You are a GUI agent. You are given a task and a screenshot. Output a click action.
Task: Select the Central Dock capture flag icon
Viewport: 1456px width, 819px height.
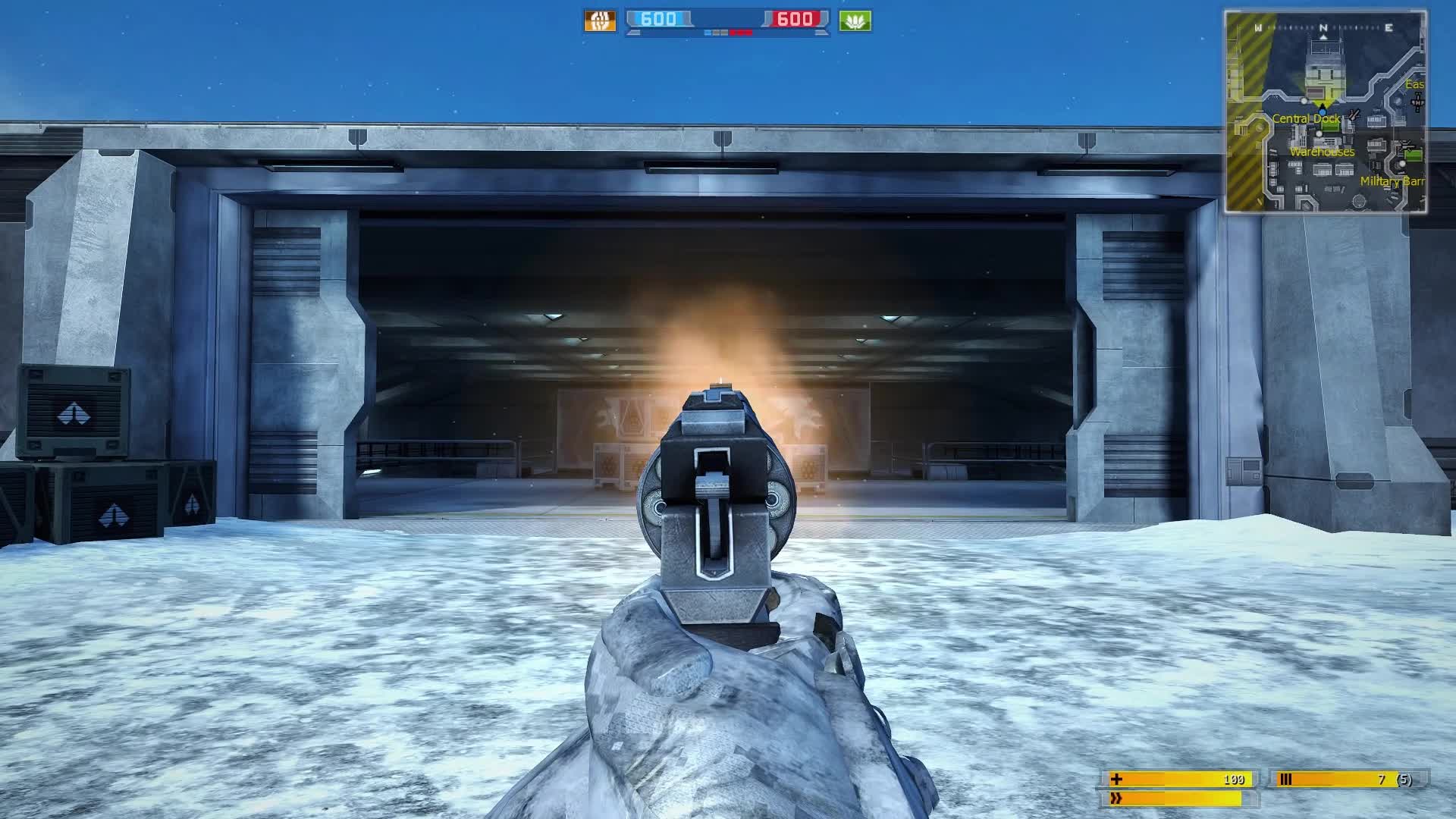pyautogui.click(x=1331, y=126)
